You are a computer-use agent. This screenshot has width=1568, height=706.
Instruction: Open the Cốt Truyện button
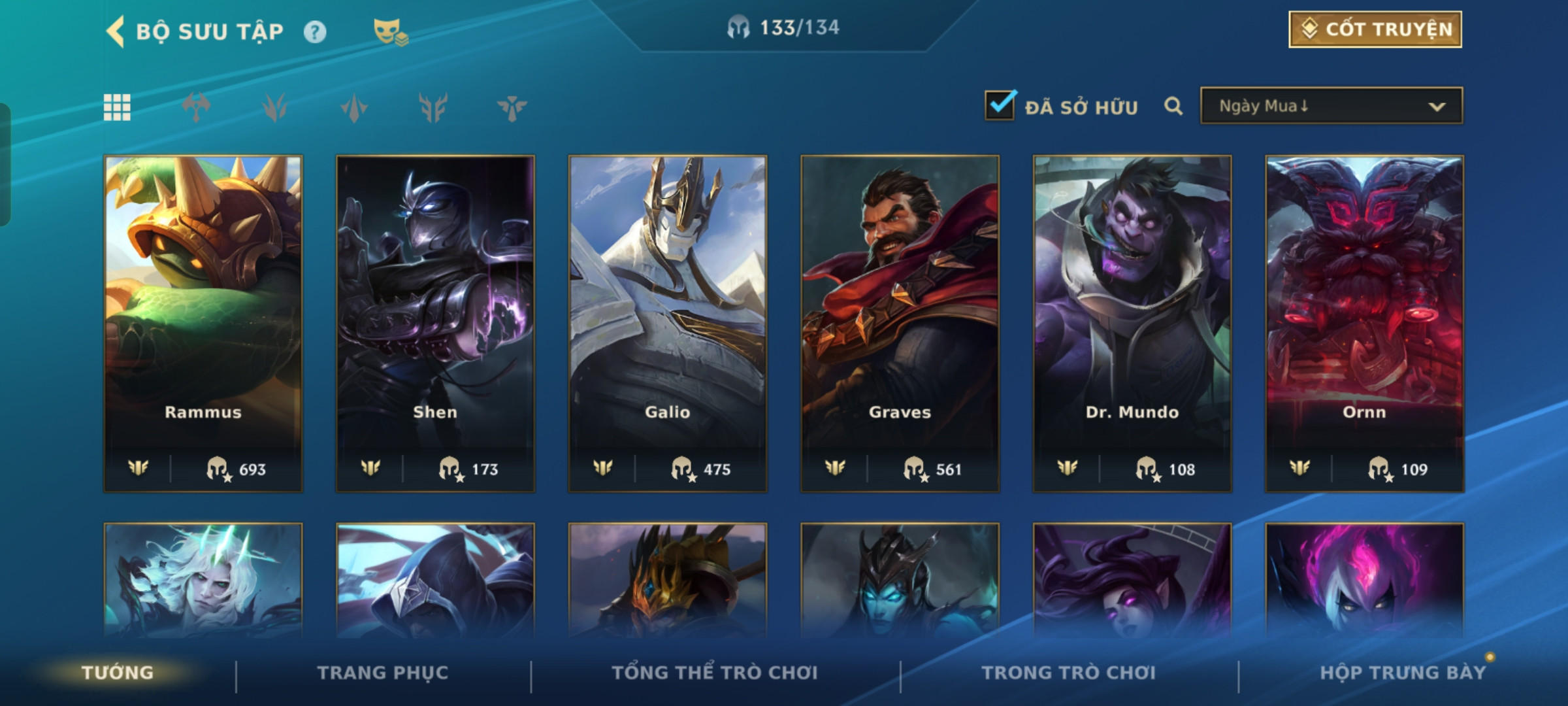pos(1375,29)
